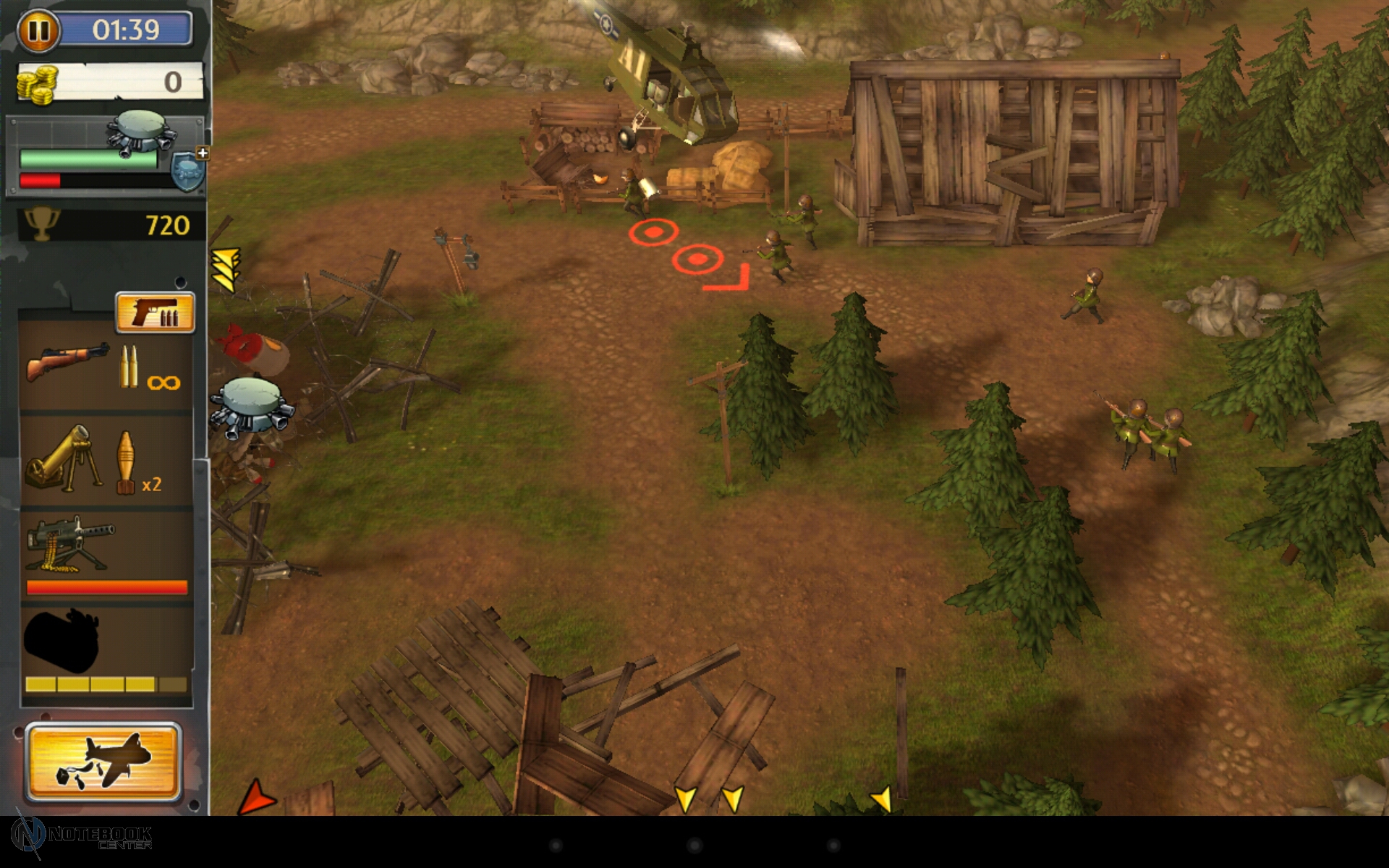The height and width of the screenshot is (868, 1389).
Task: Select the locked black silhouette weapon slot
Action: click(106, 651)
